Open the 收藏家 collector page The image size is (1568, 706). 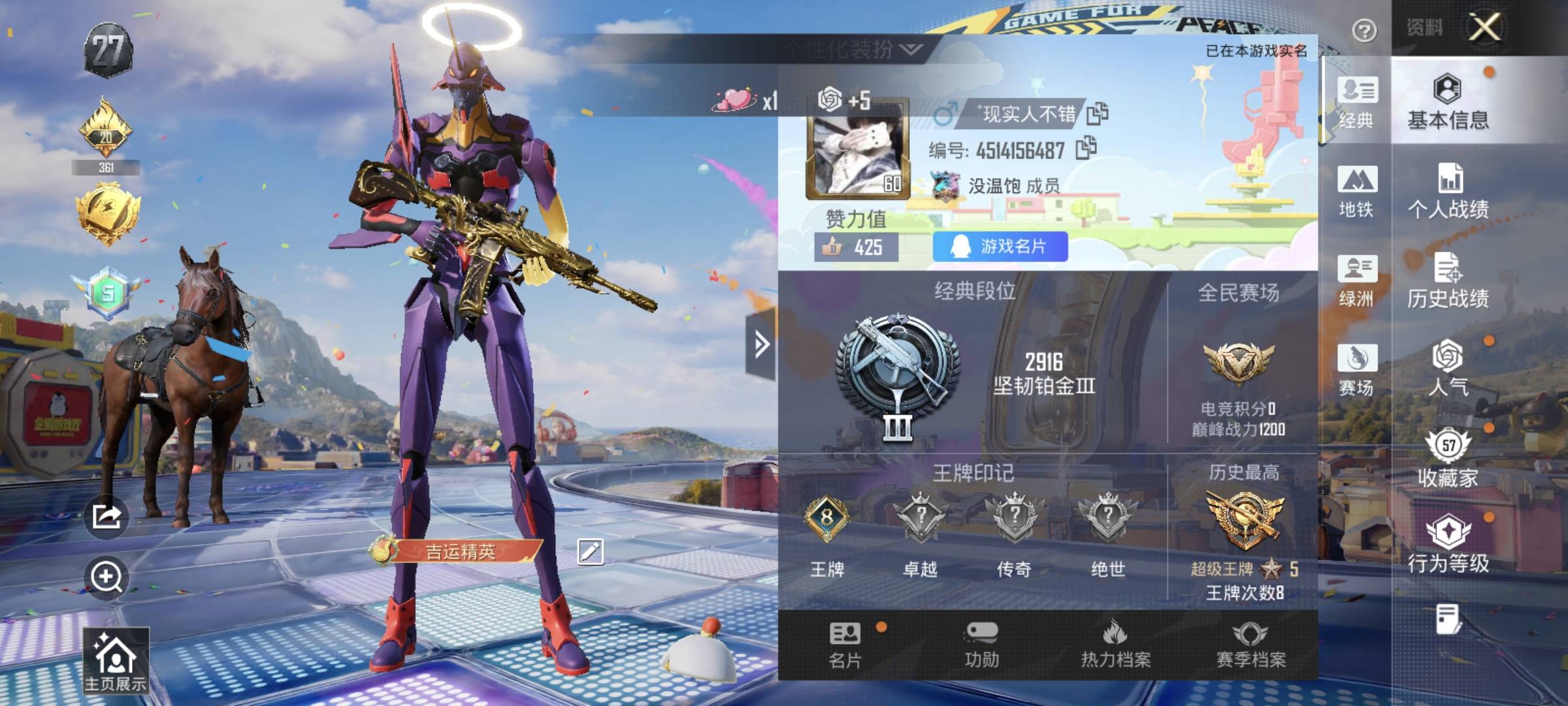click(x=1448, y=458)
